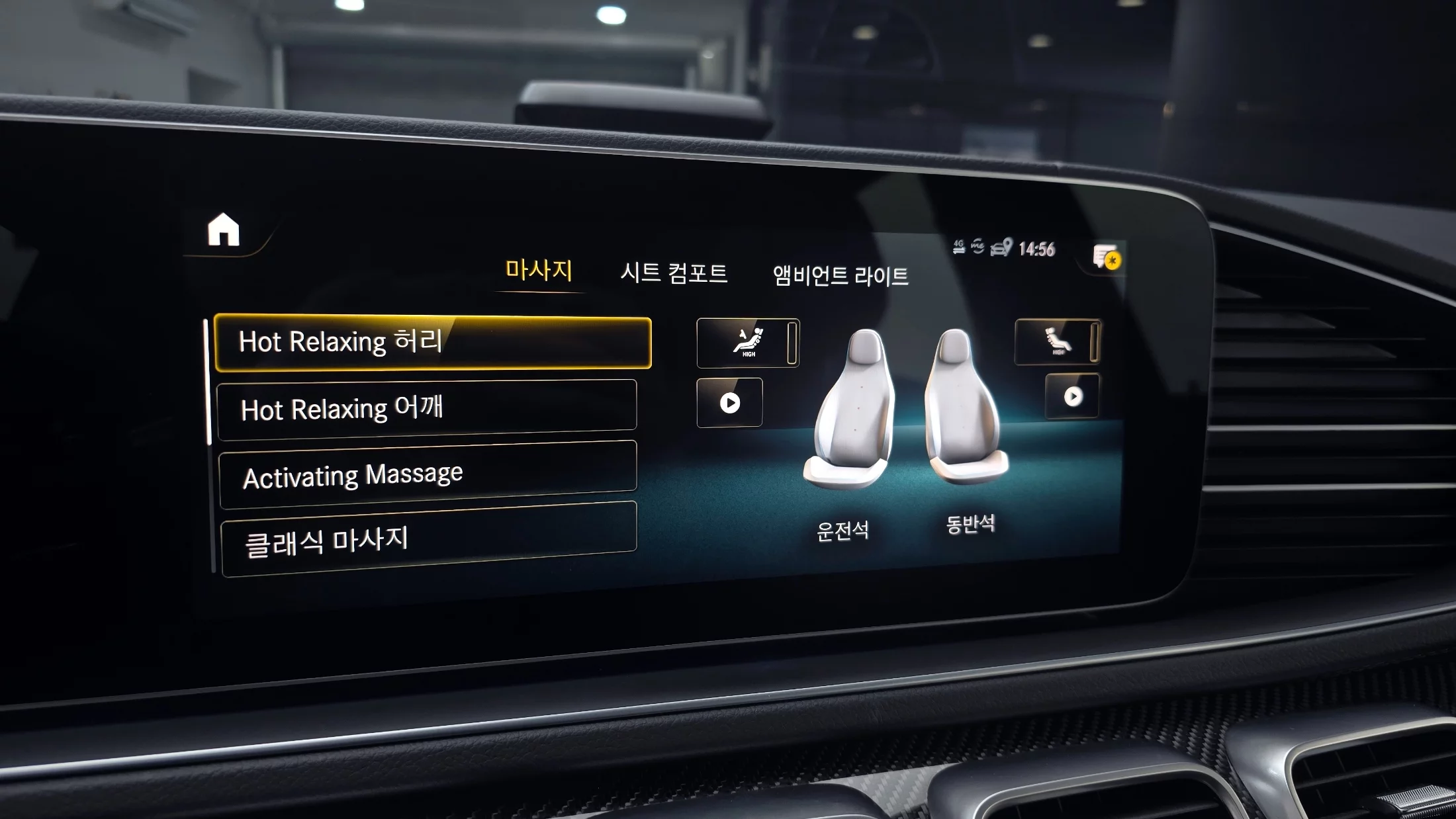Start the driver seat massage play button
This screenshot has width=1456, height=819.
729,402
